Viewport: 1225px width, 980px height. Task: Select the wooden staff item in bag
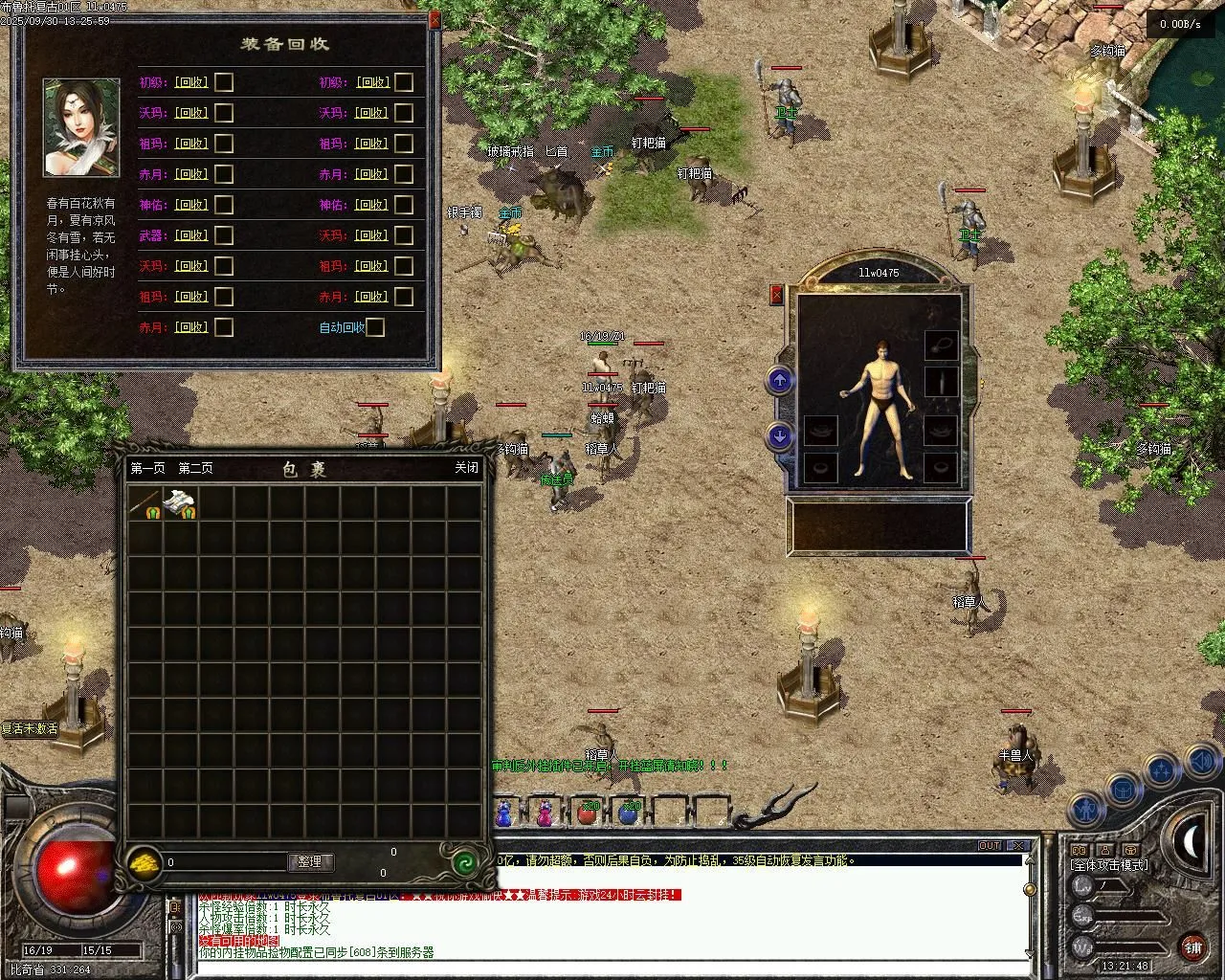145,503
